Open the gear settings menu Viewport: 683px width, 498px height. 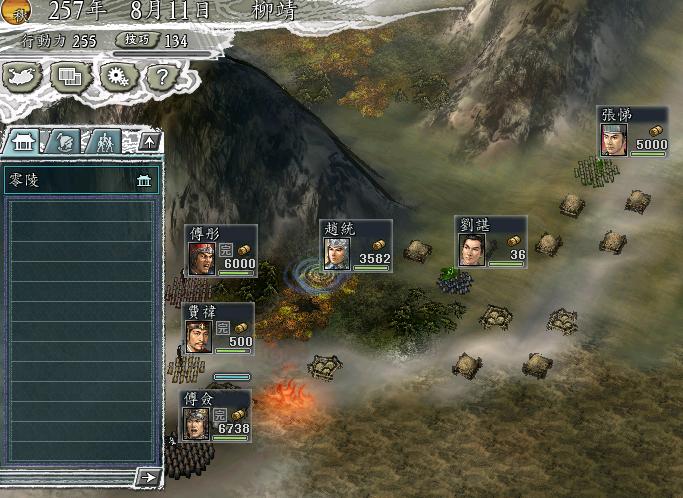point(119,75)
